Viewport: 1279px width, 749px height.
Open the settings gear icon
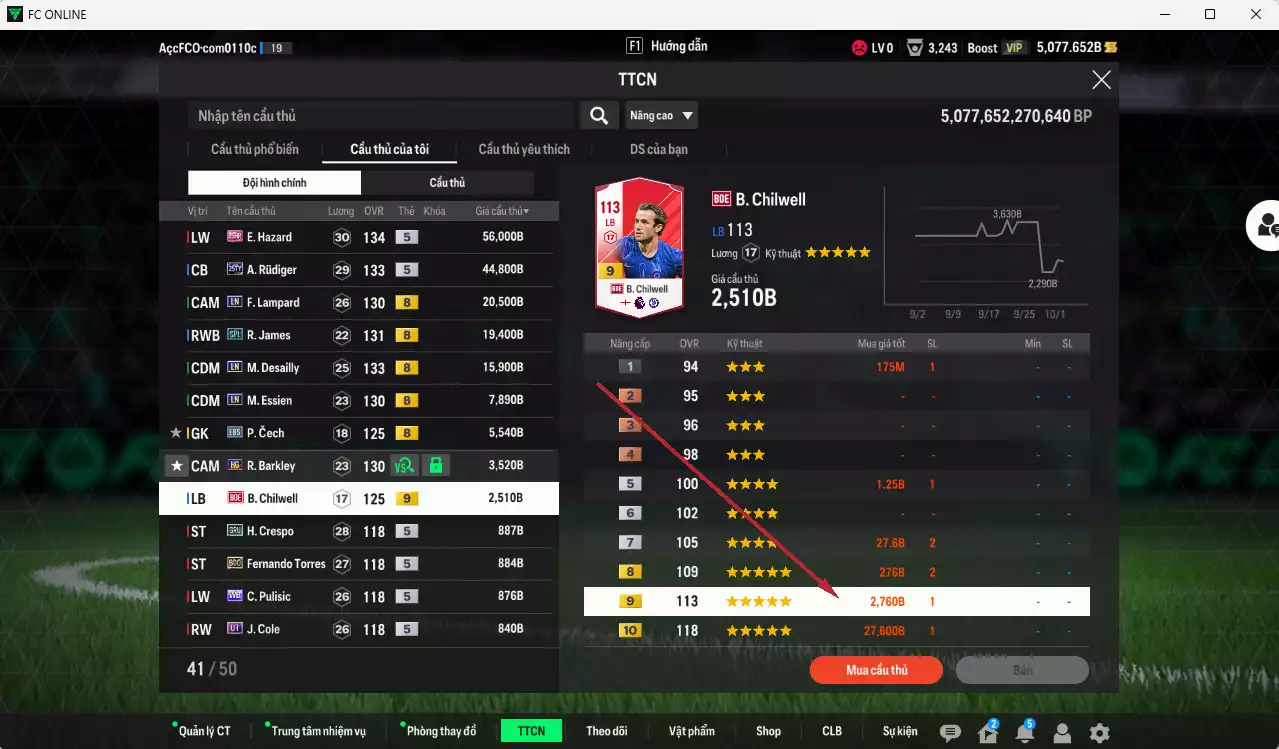[1099, 733]
